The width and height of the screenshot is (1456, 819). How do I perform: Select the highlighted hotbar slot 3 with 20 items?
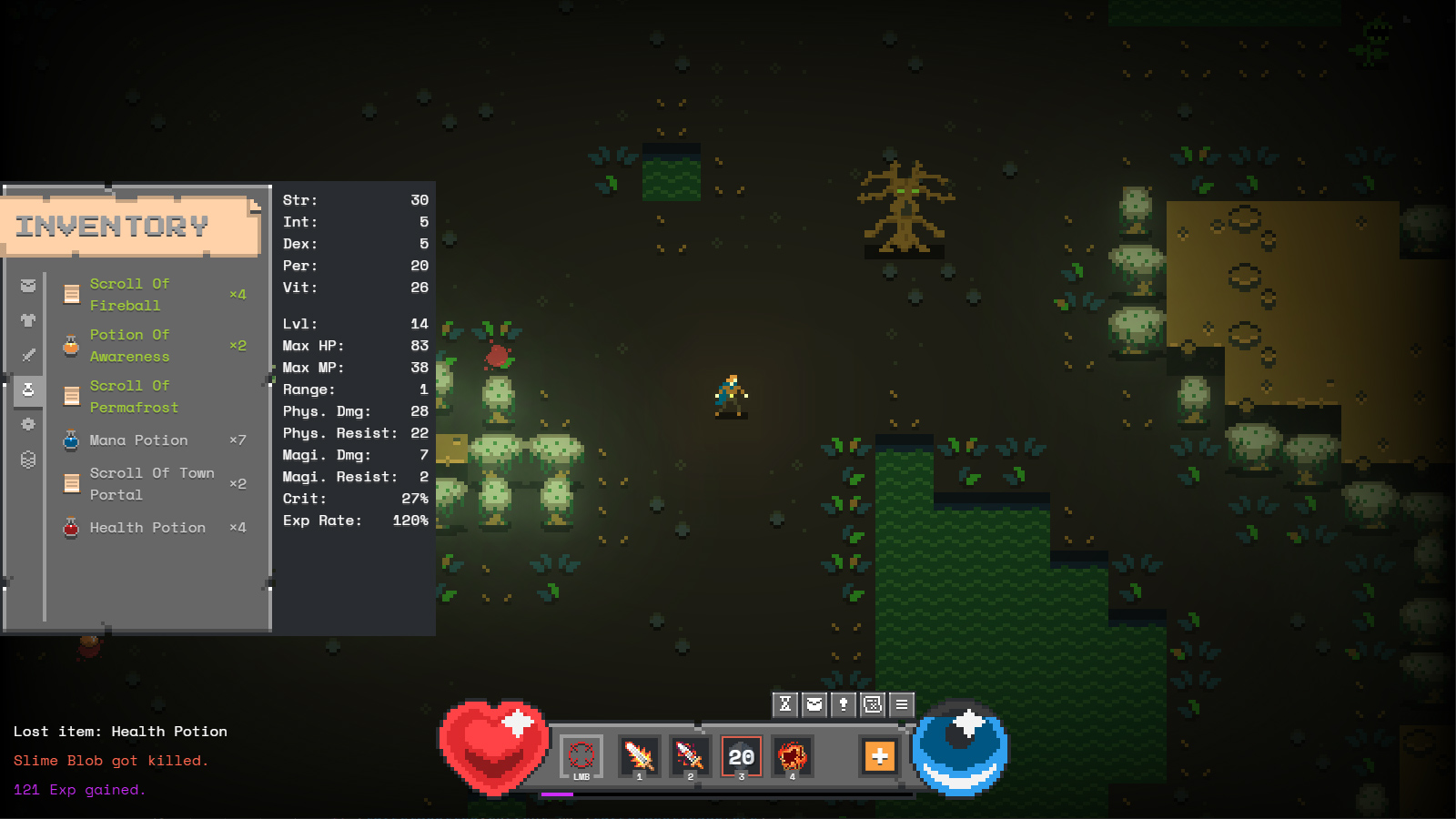click(740, 756)
